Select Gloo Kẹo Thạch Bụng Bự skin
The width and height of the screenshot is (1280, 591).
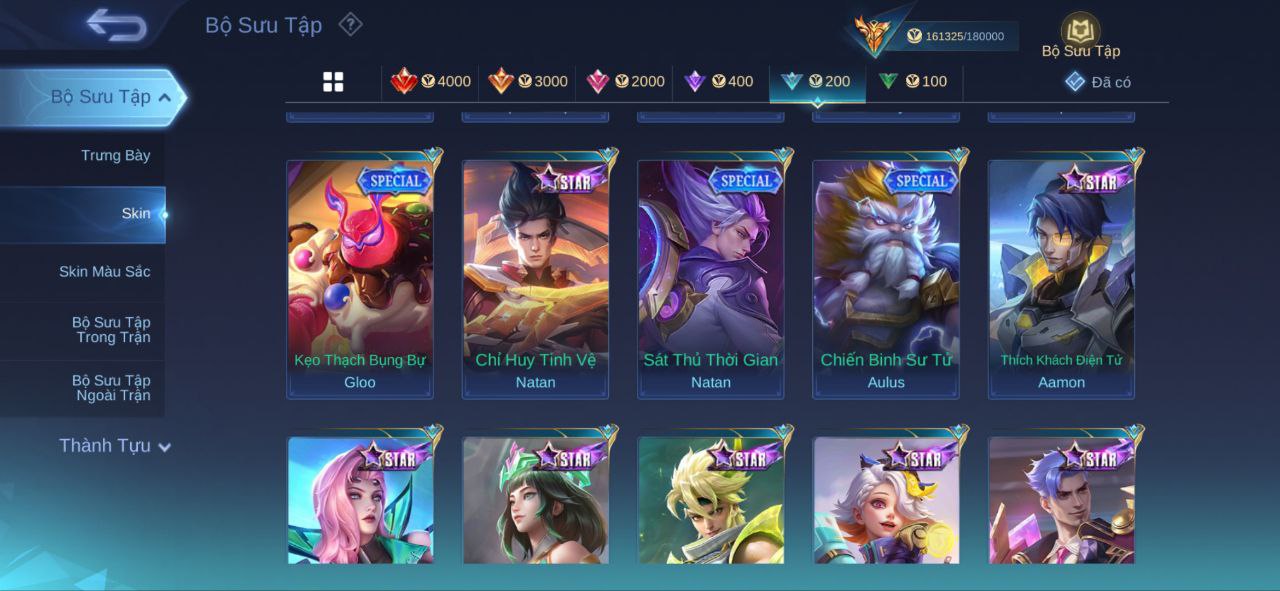click(360, 279)
